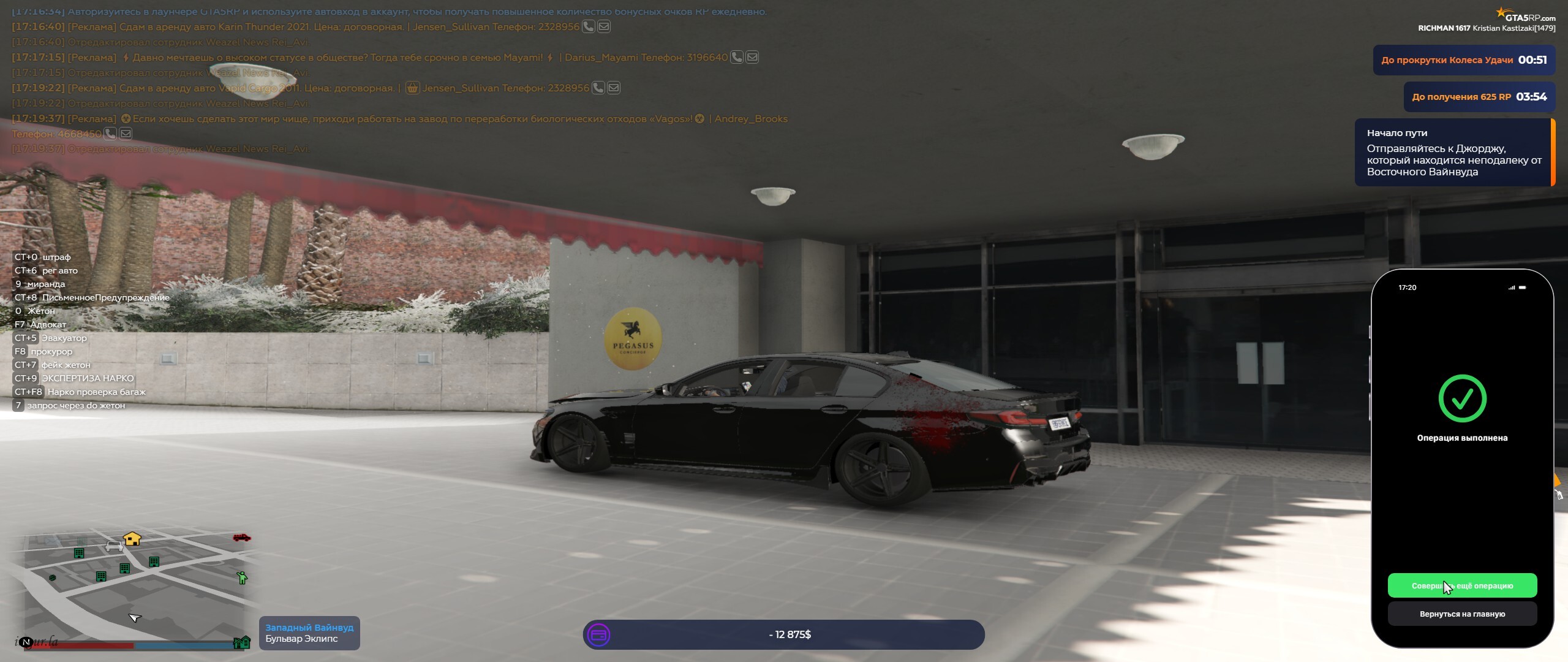The width and height of the screenshot is (1568, 662).
Task: Click the compass N marker on the minimap
Action: [x=26, y=642]
